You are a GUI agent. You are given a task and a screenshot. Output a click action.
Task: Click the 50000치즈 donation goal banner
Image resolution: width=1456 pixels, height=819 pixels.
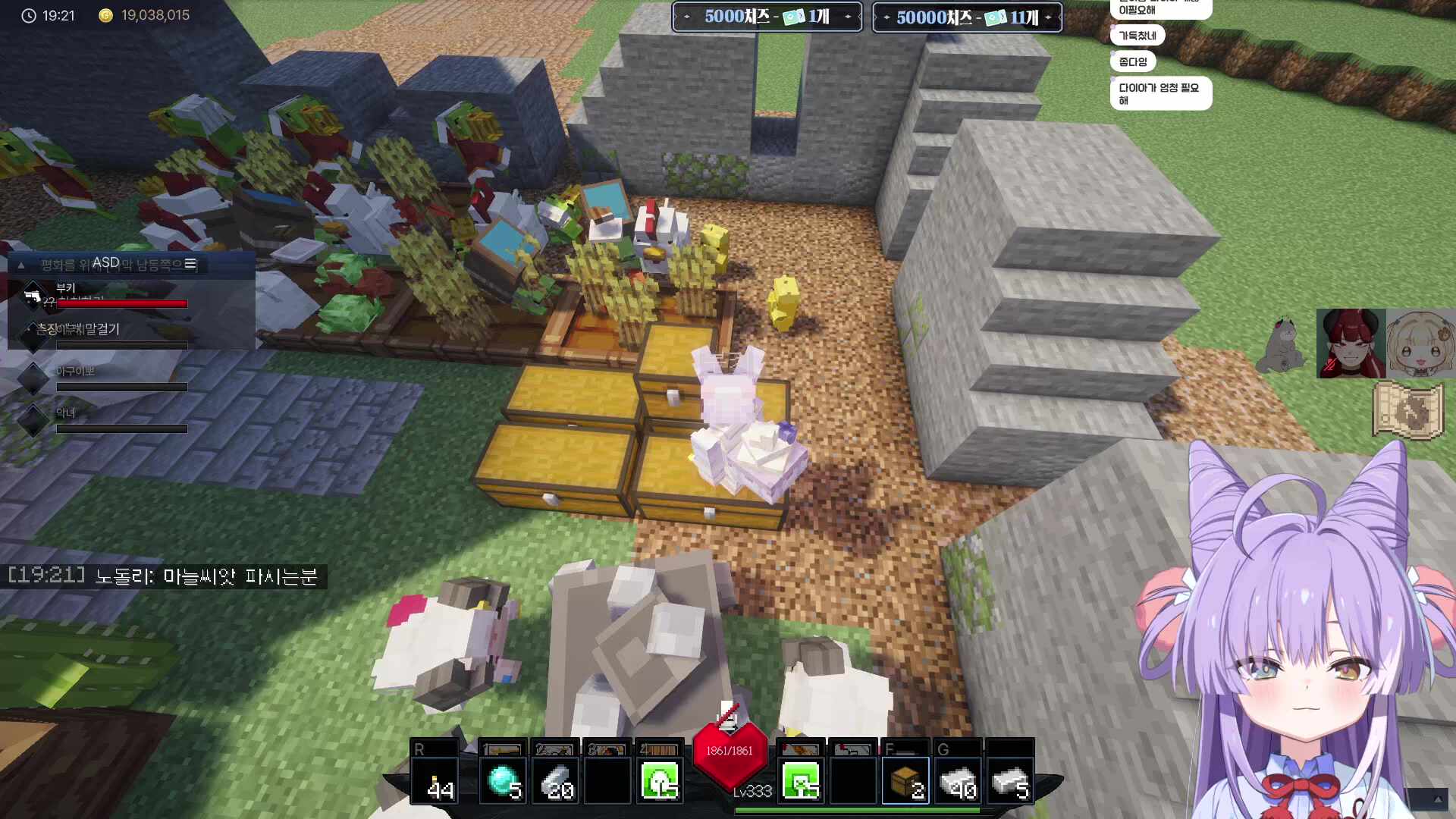click(967, 17)
